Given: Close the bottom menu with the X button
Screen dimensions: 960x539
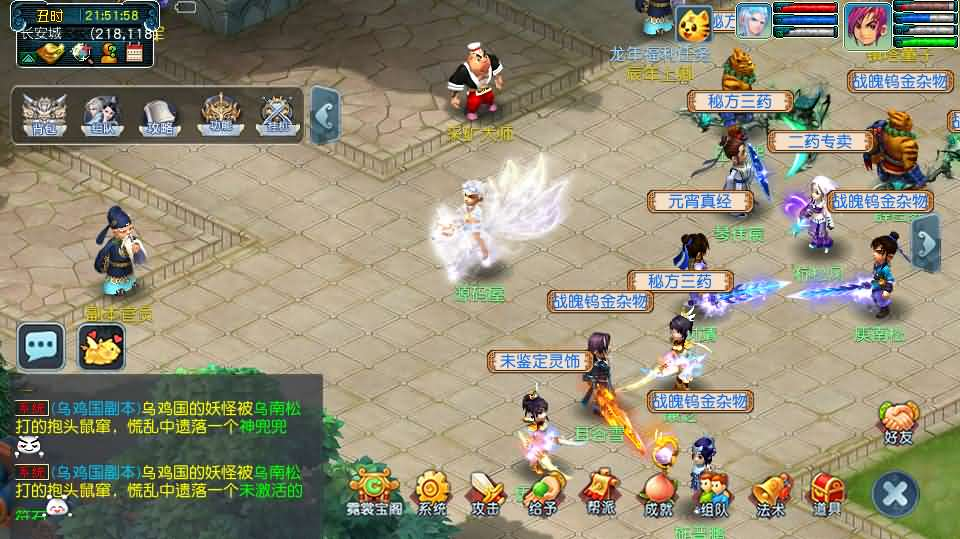Looking at the screenshot, I should coord(895,492).
